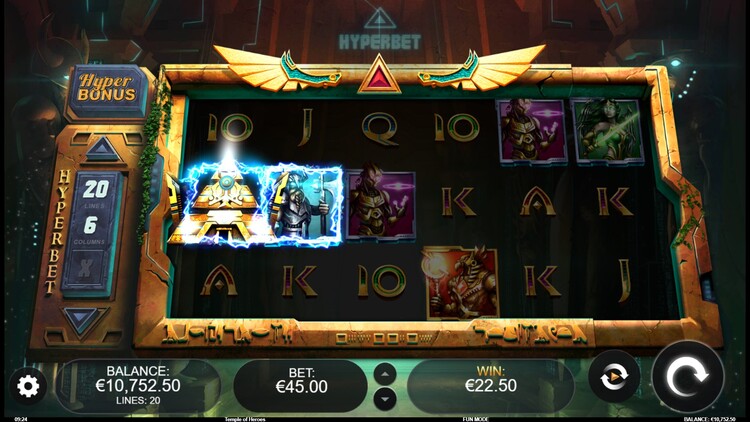Spin the reels with the large spin button
Image resolution: width=750 pixels, height=422 pixels.
tap(688, 377)
